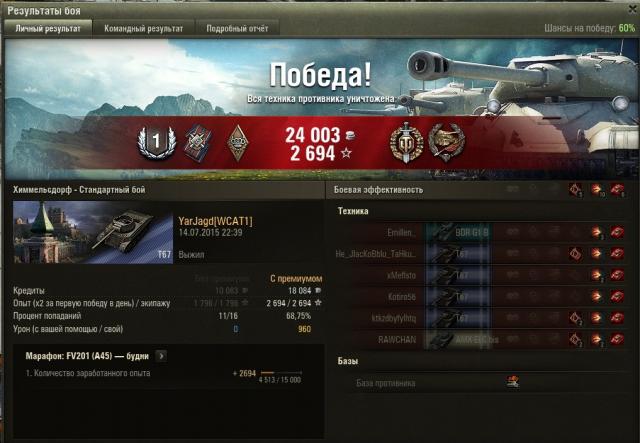
Task: Choose the Kotire56 enemy vehicle row
Action: tap(480, 296)
